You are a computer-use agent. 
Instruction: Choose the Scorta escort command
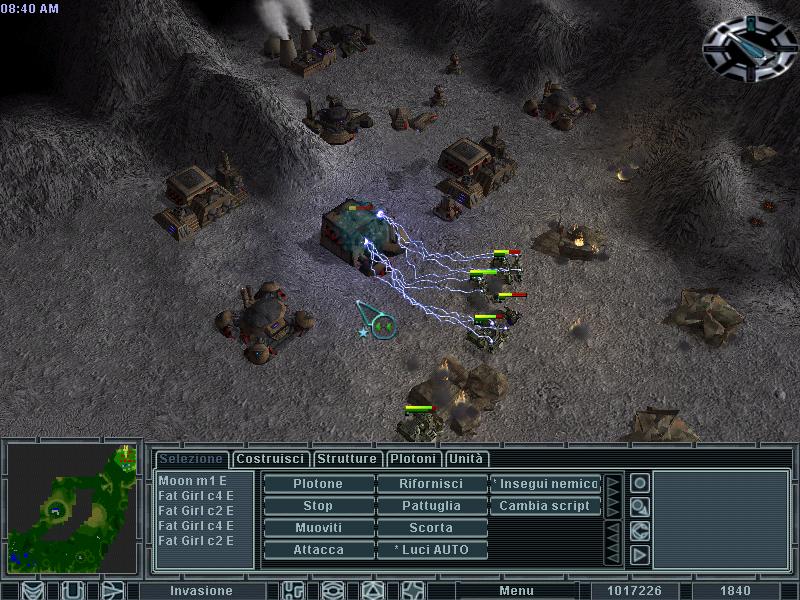pos(431,528)
